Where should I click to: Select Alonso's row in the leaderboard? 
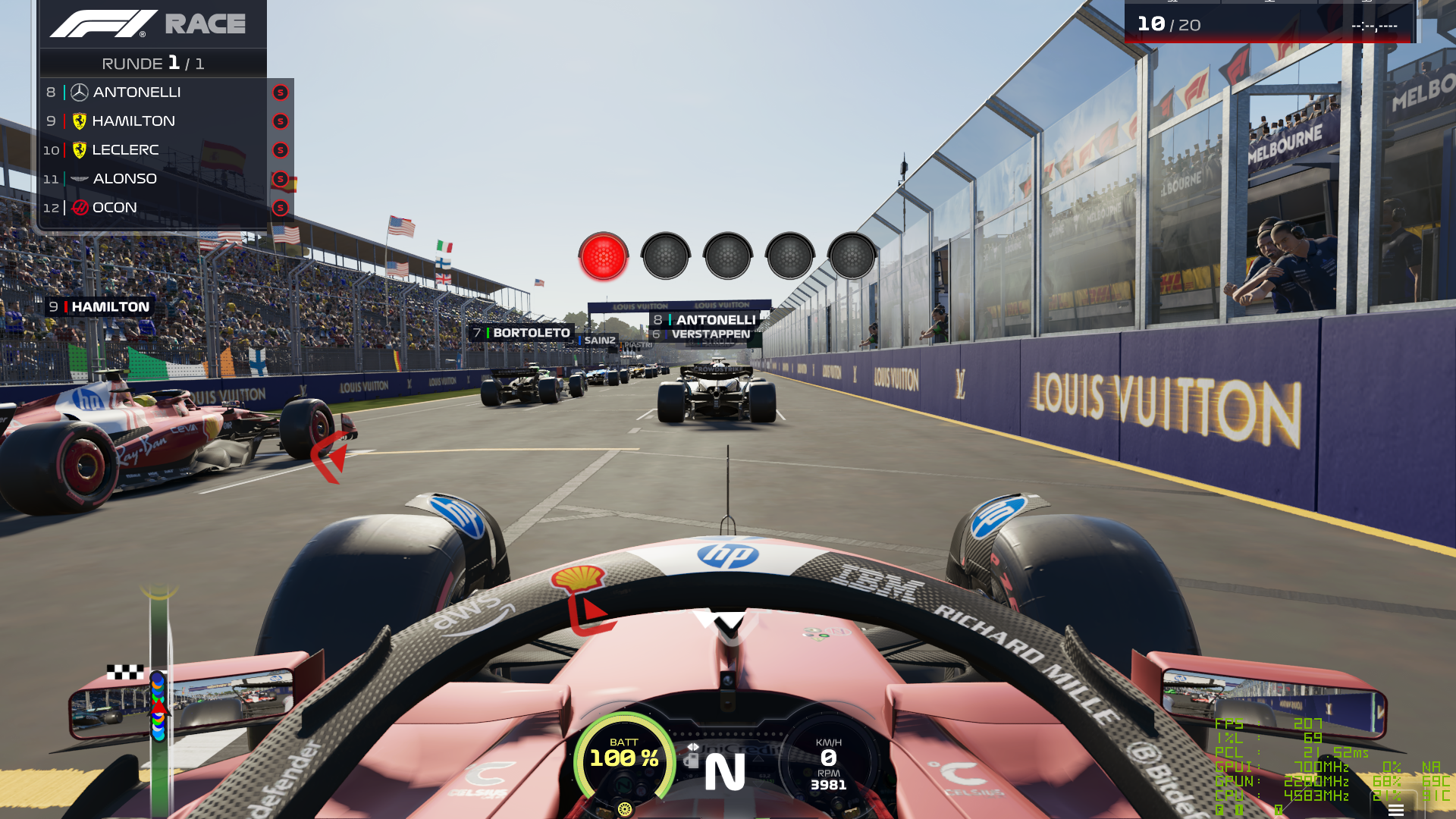coord(152,179)
